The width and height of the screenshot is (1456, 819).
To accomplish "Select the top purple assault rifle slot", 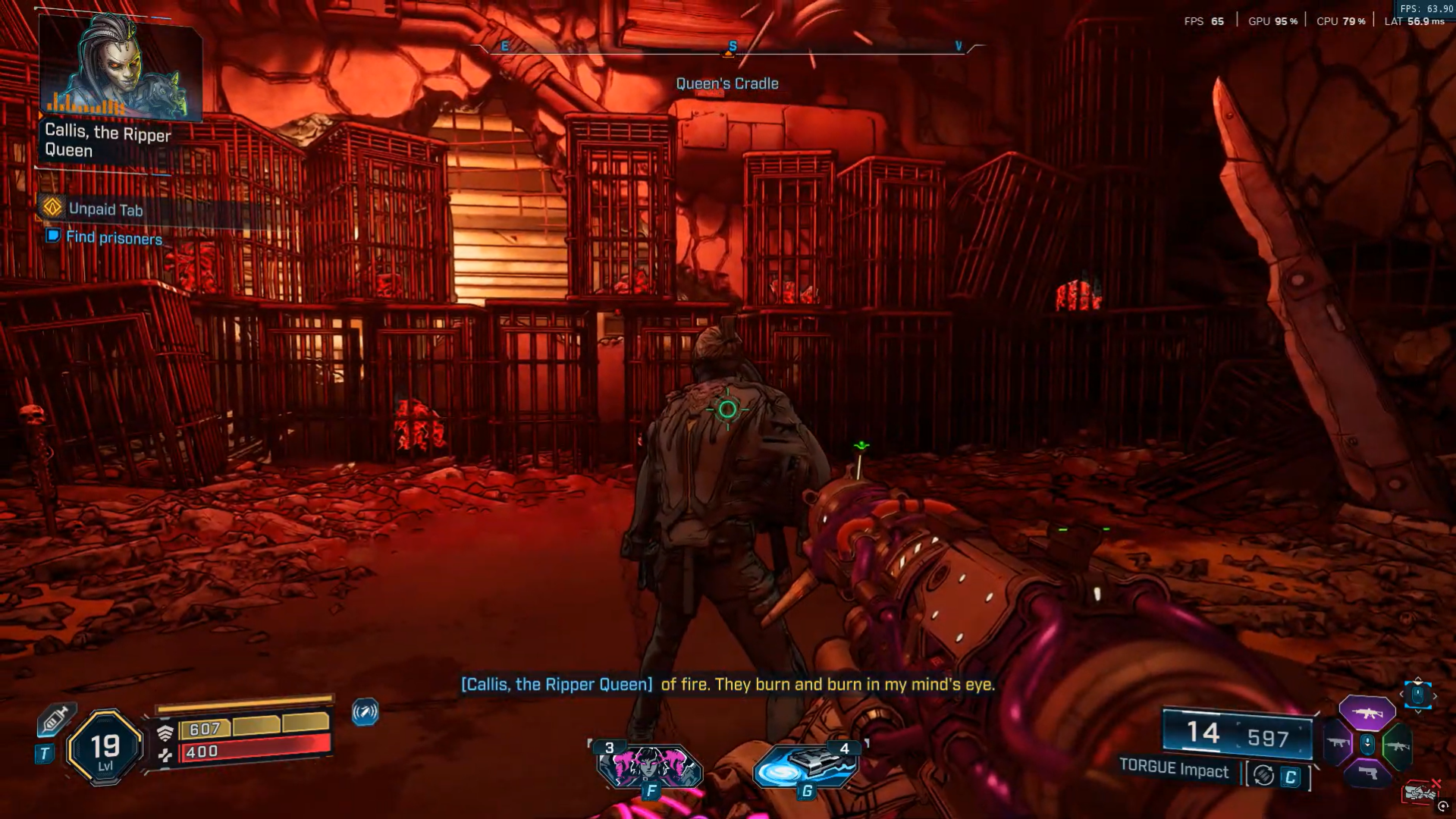I will pyautogui.click(x=1367, y=713).
